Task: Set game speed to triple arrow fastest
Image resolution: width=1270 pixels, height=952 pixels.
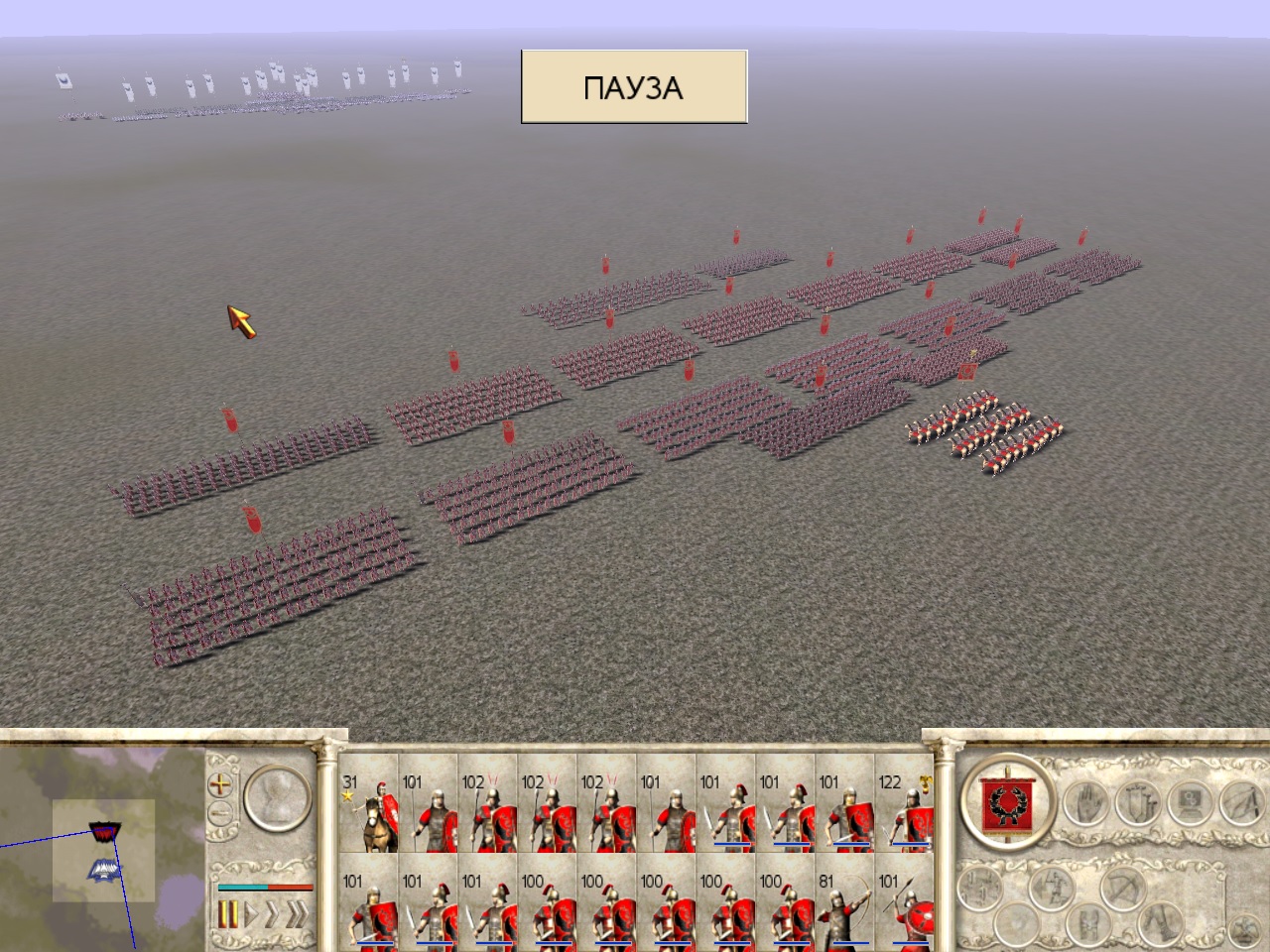Action: coord(296,913)
